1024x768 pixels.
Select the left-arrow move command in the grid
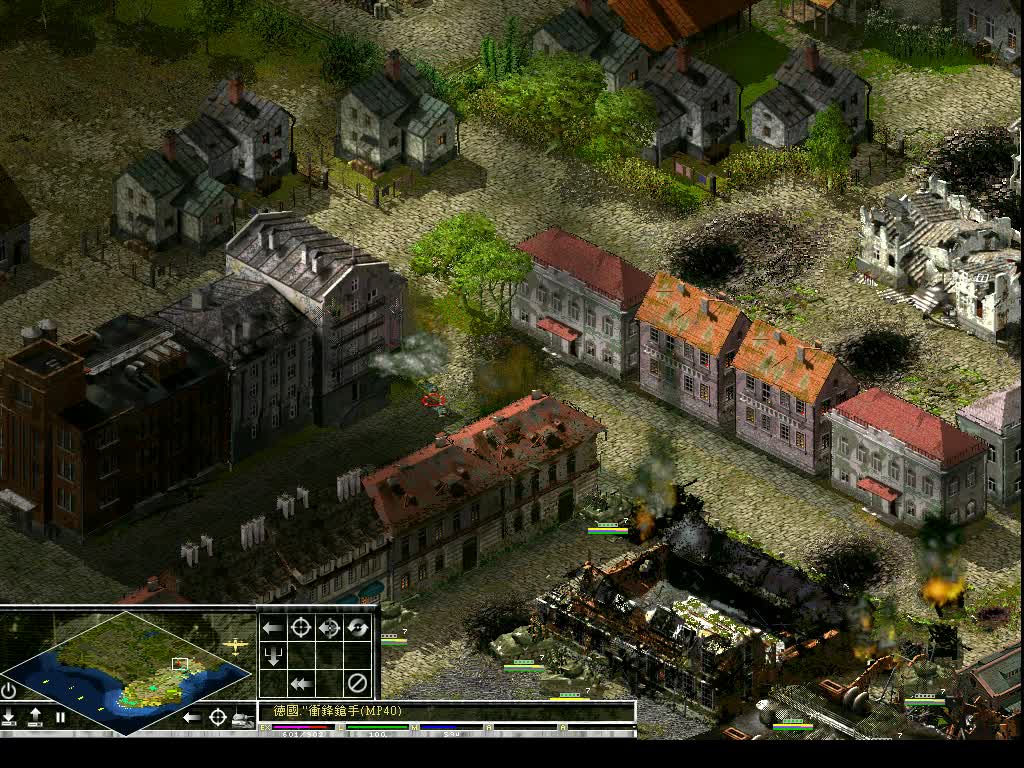pyautogui.click(x=272, y=628)
